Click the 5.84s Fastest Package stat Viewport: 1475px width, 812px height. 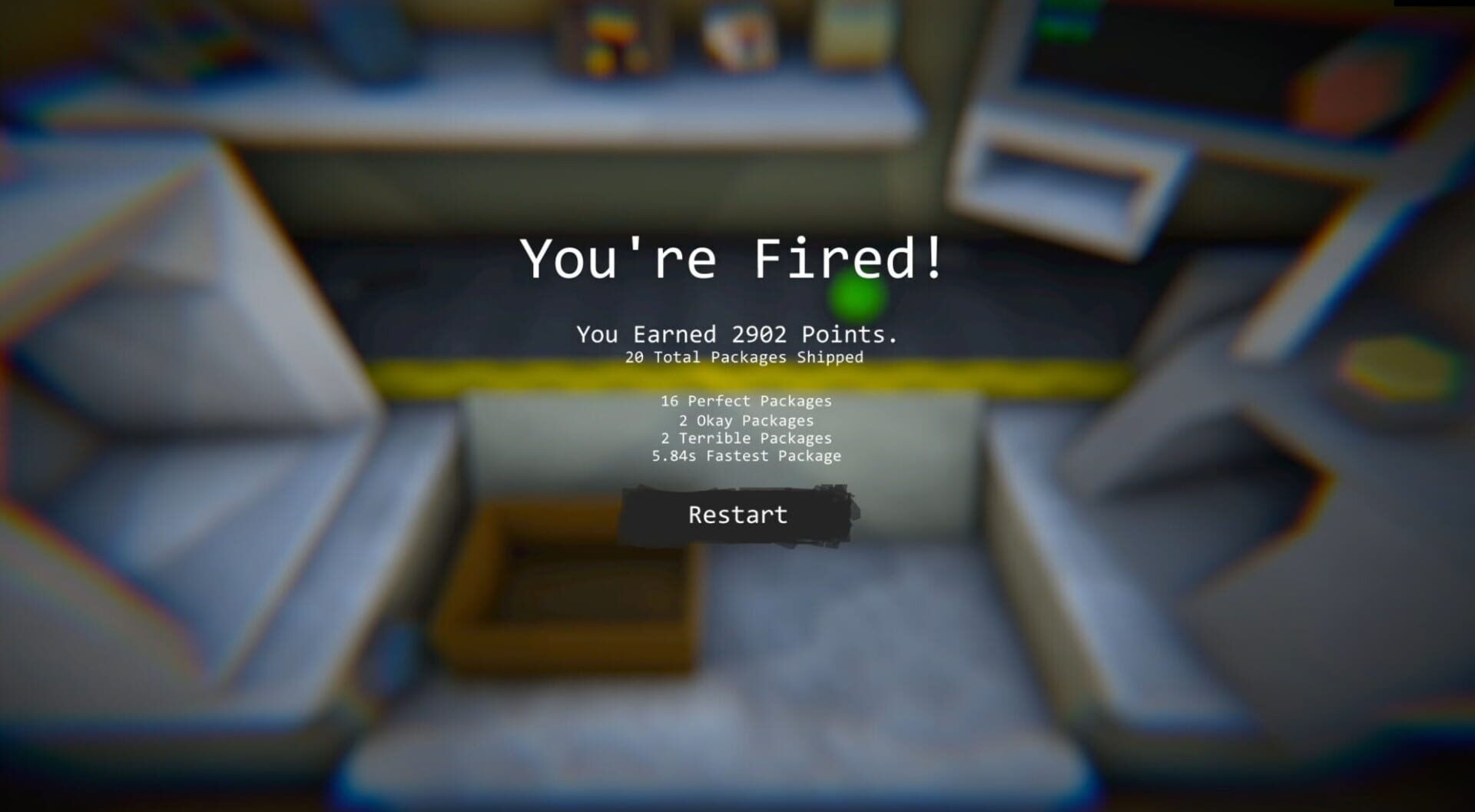[746, 456]
